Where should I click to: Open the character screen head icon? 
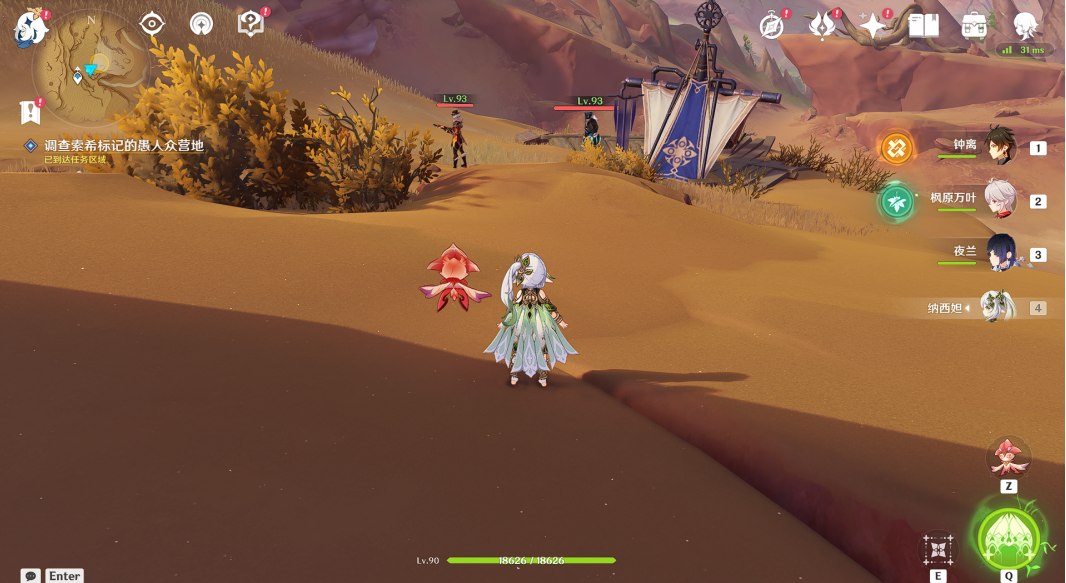[x=1026, y=26]
